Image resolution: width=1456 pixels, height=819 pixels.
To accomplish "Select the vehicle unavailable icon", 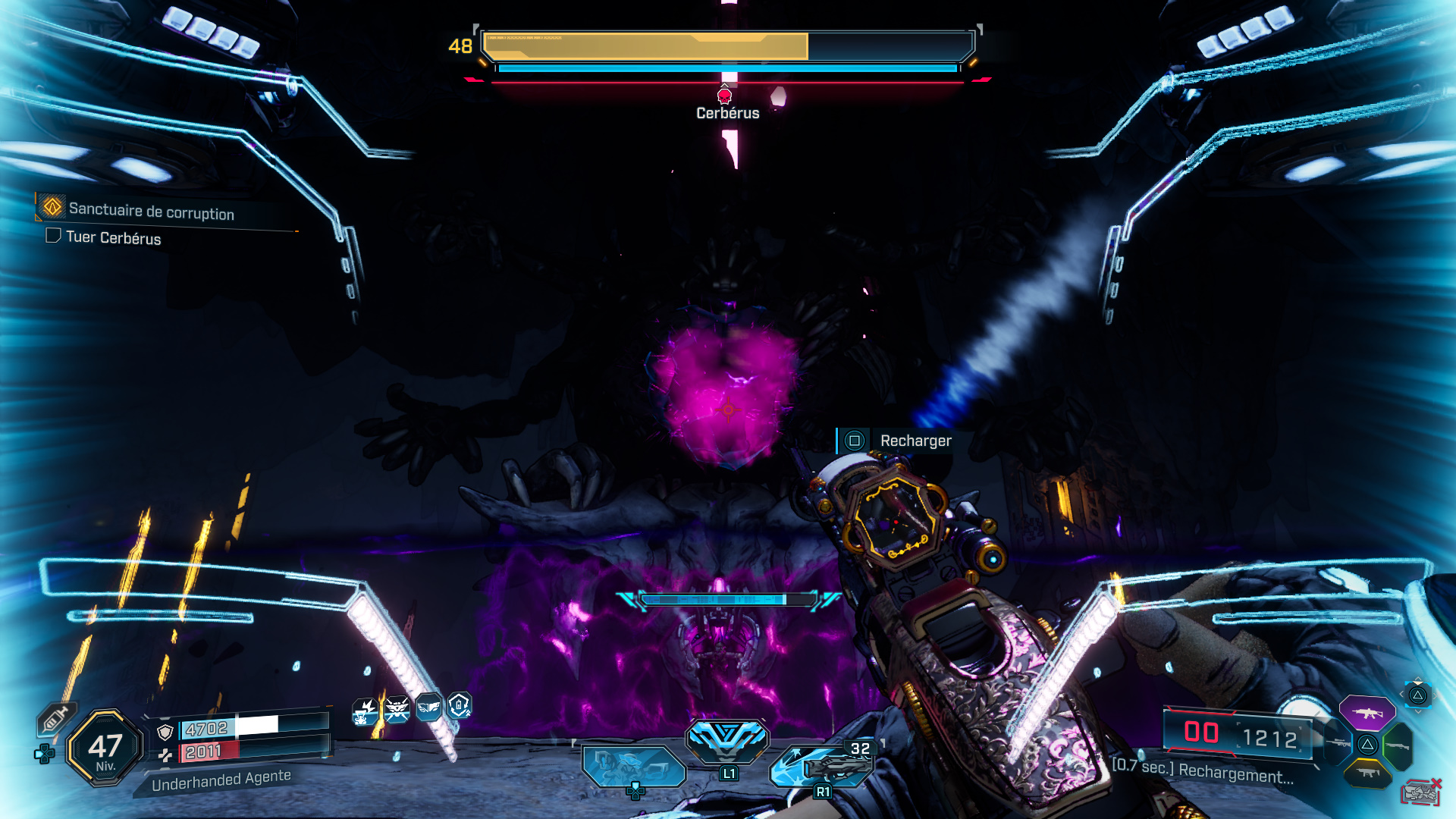I will (x=1421, y=792).
